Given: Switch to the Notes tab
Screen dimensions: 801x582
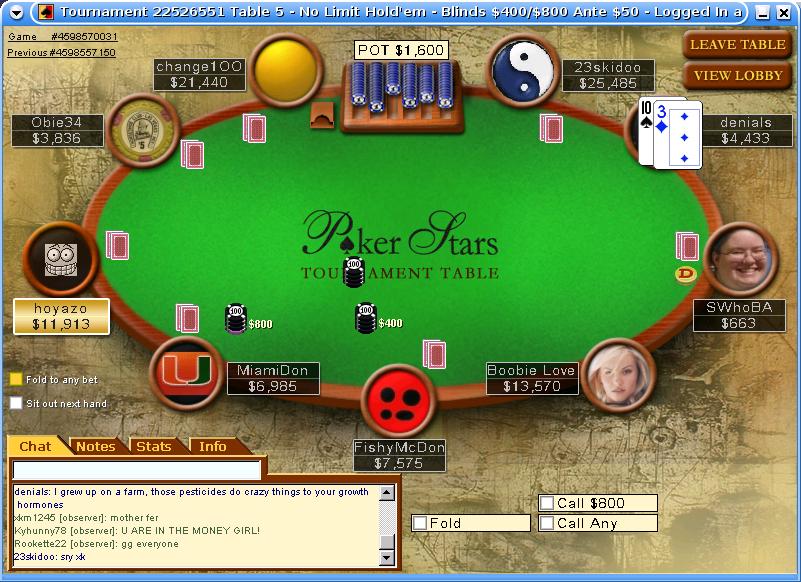Looking at the screenshot, I should click(96, 446).
